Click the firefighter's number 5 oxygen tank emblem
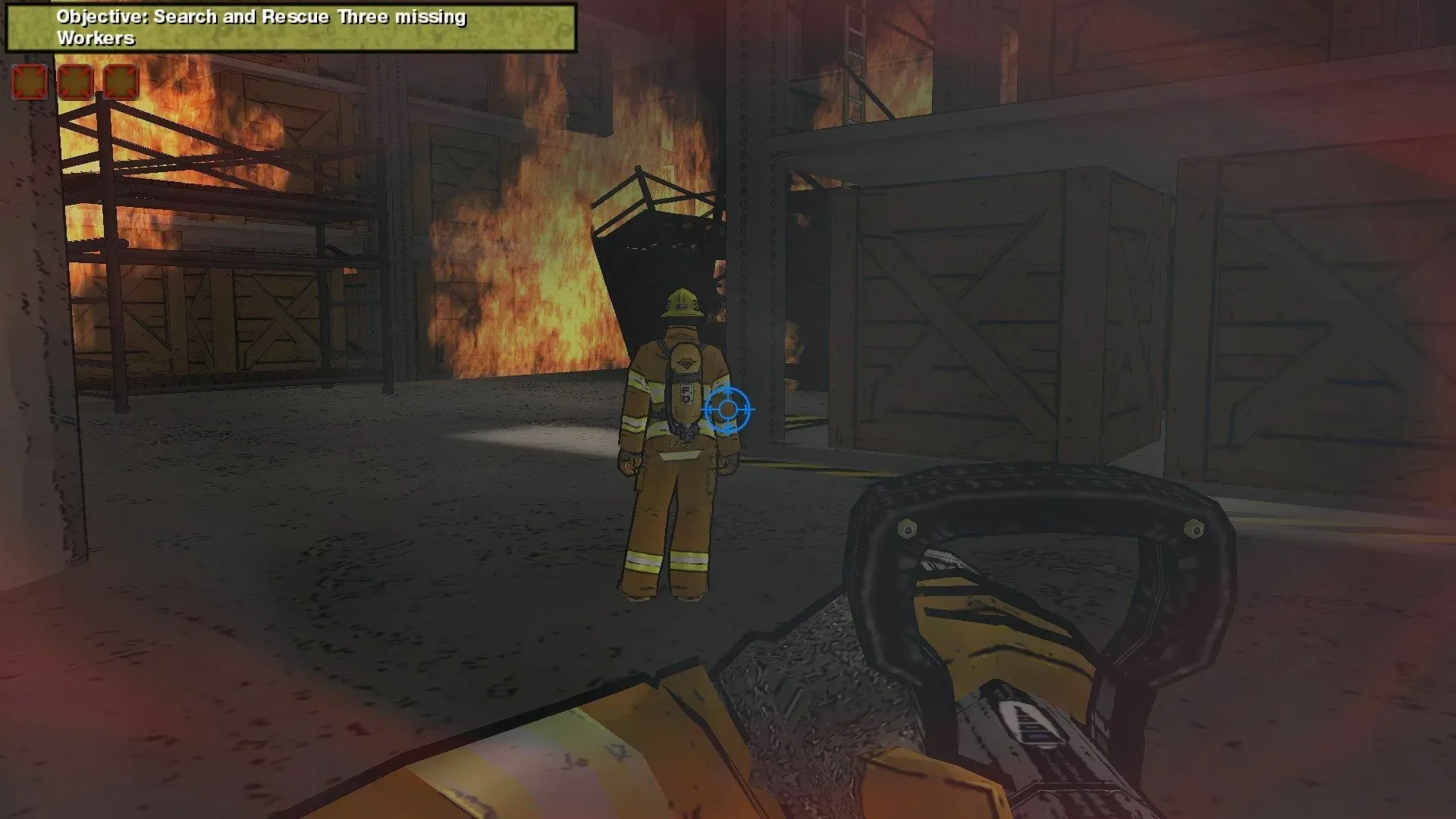Viewport: 1456px width, 819px height. coord(685,392)
